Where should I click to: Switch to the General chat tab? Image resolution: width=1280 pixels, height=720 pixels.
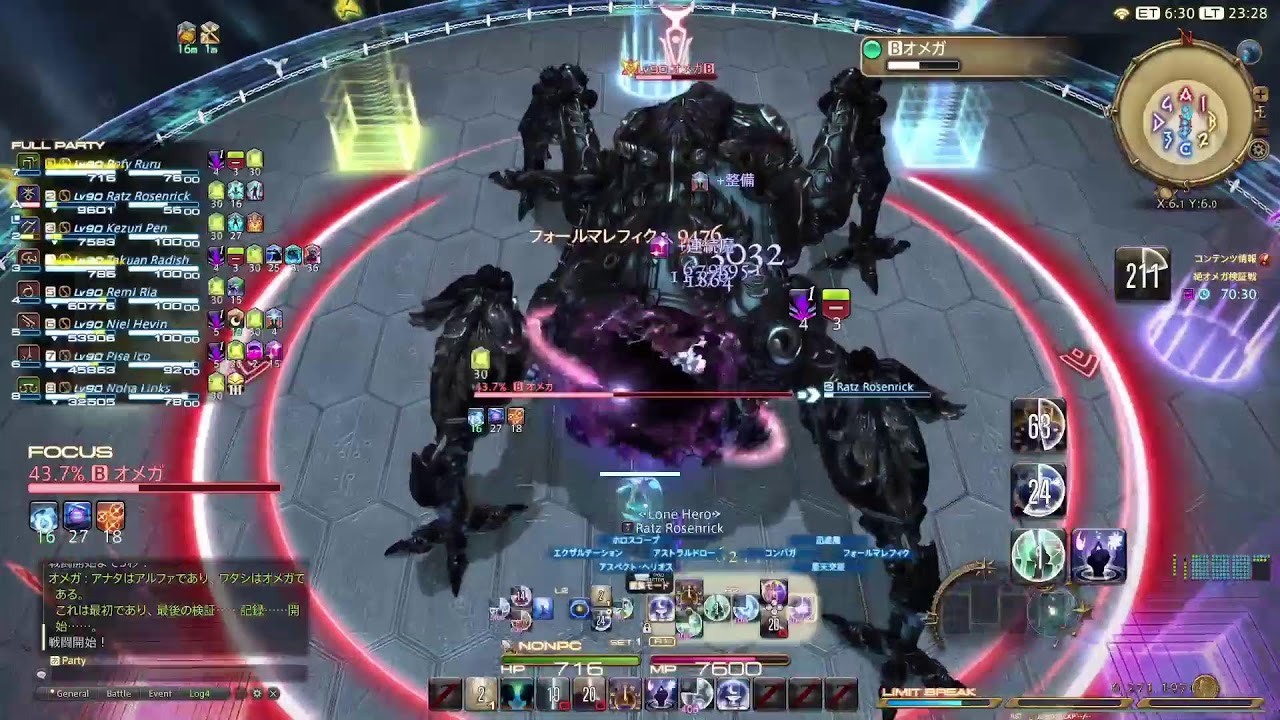pyautogui.click(x=72, y=693)
